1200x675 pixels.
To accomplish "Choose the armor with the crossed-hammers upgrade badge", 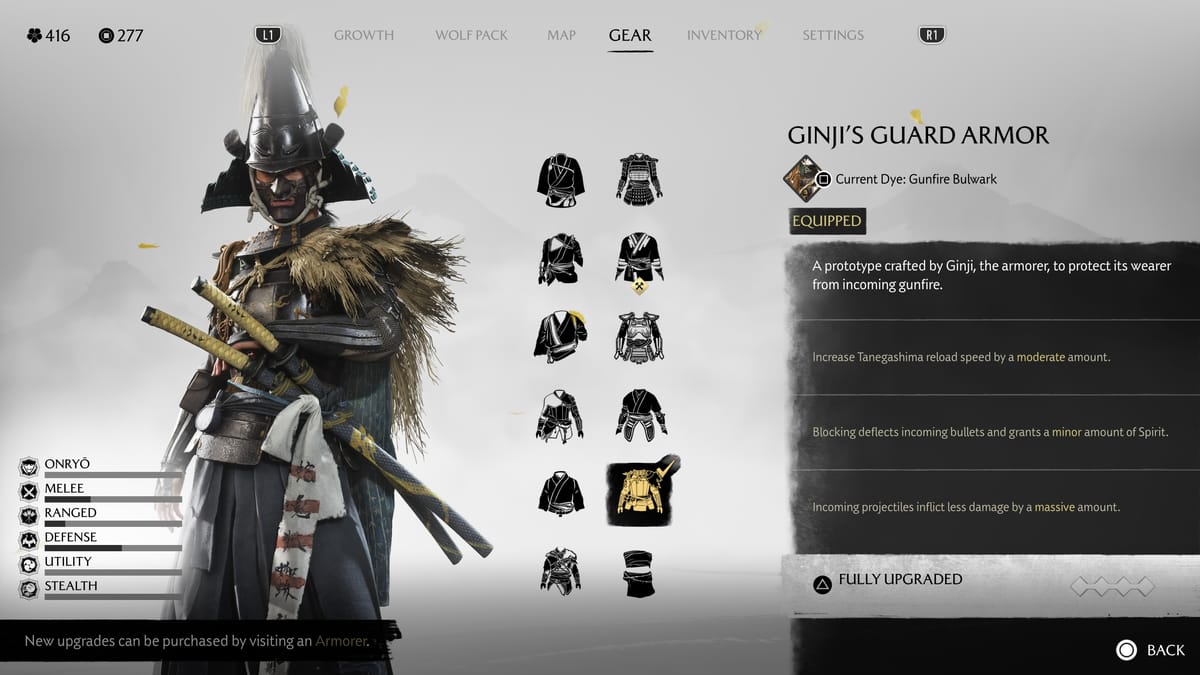I will 640,258.
